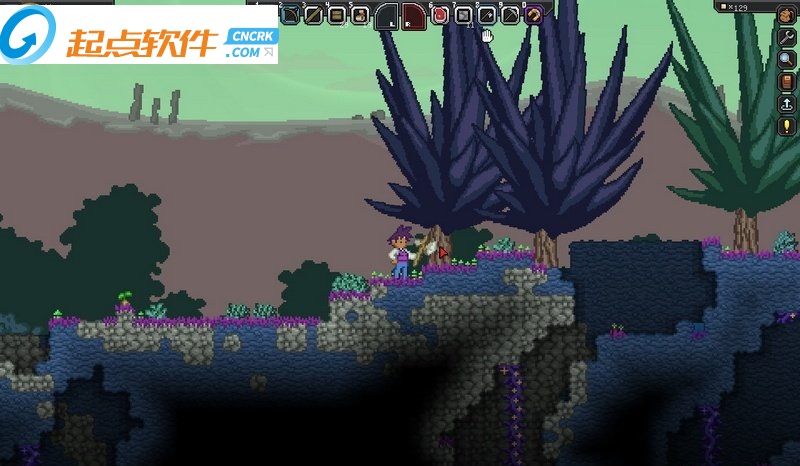Select the raw meat hotbar slot
The height and width of the screenshot is (466, 800).
pos(439,14)
